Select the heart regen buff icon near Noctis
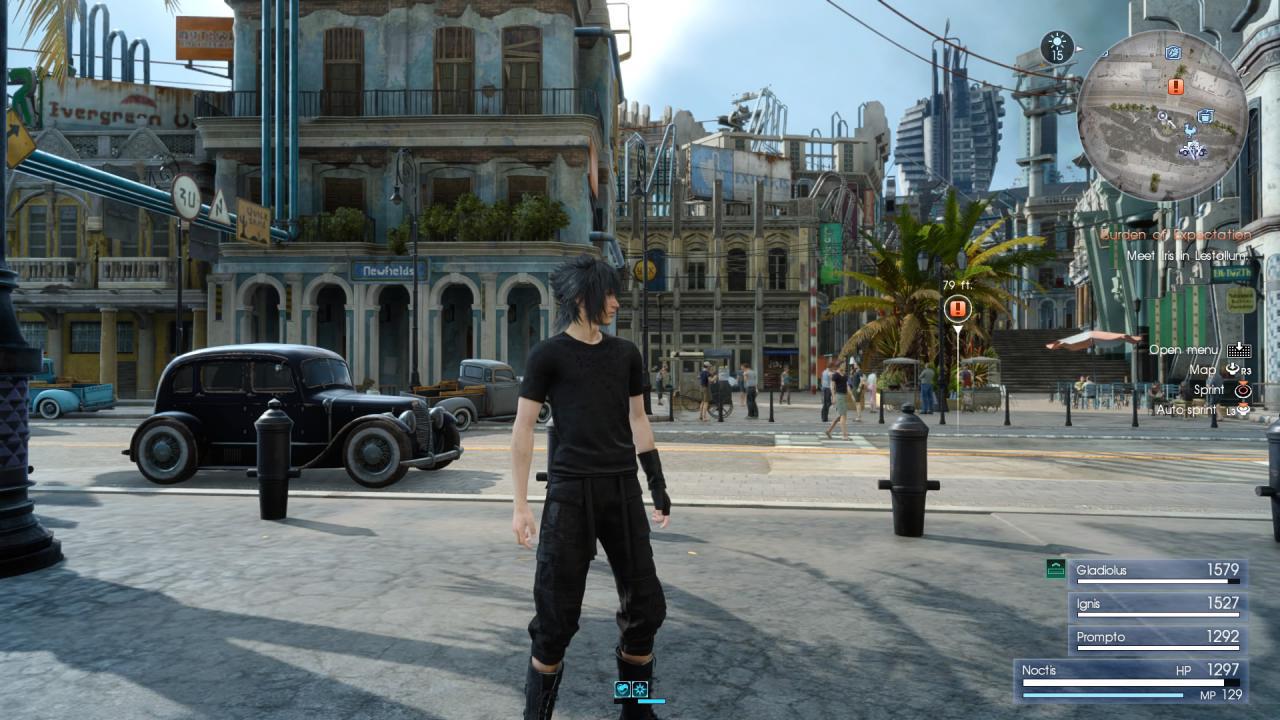 coord(623,690)
